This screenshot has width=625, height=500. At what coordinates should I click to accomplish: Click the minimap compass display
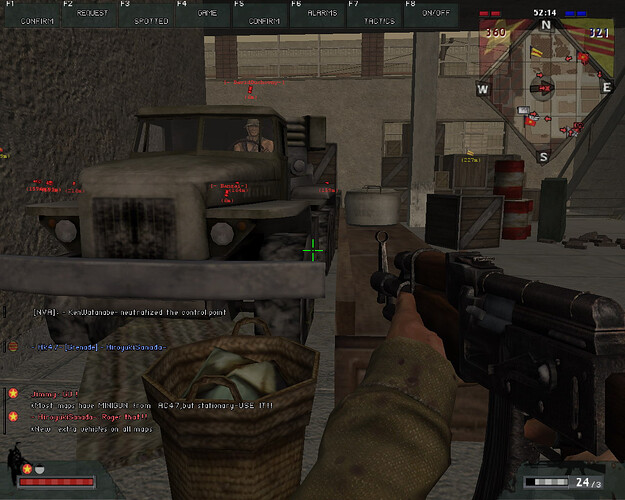(x=544, y=90)
